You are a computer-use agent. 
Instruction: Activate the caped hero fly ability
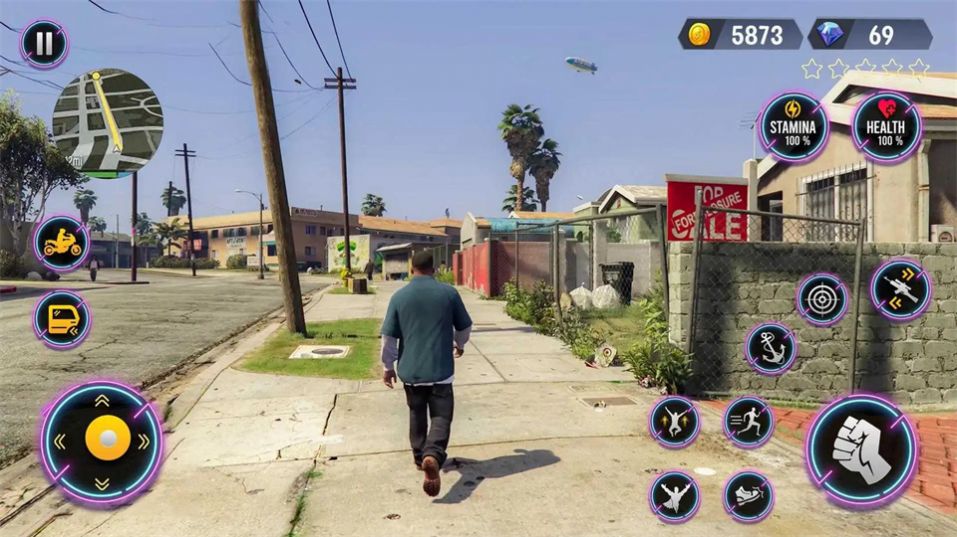(x=675, y=496)
